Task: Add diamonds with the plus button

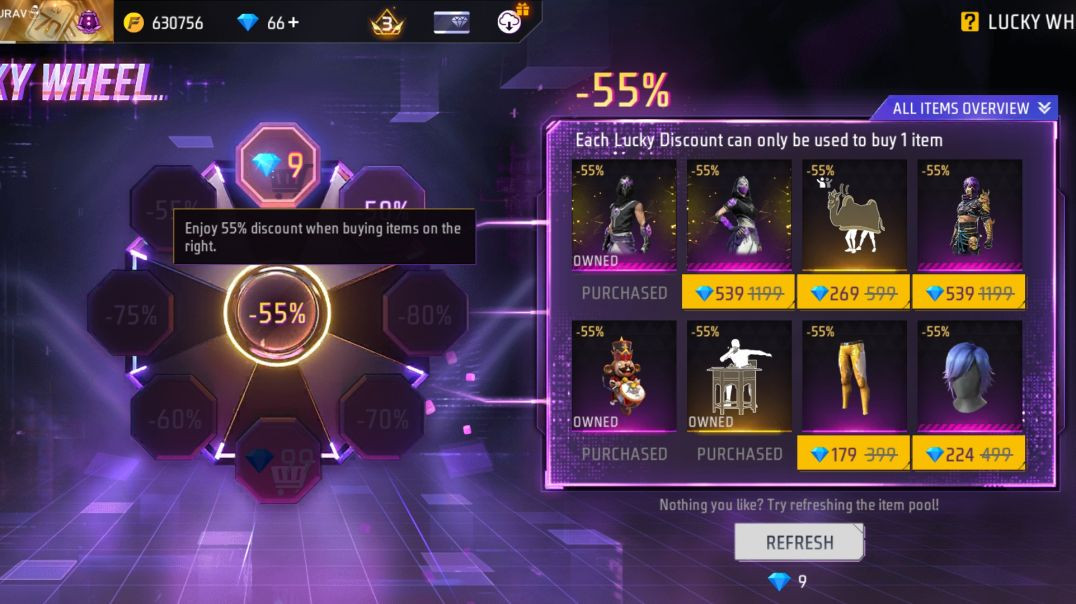Action: 293,22
